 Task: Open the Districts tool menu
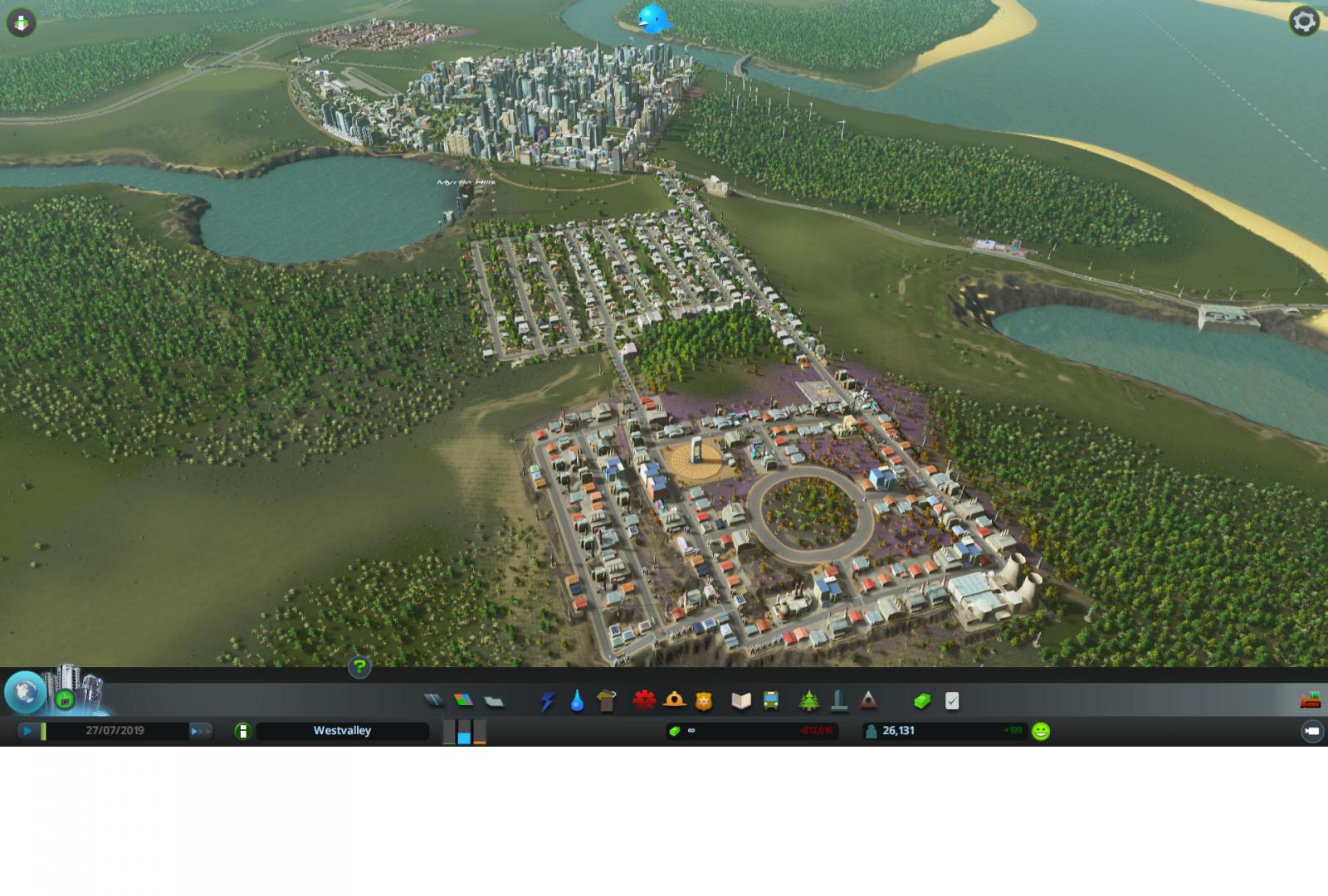point(494,701)
